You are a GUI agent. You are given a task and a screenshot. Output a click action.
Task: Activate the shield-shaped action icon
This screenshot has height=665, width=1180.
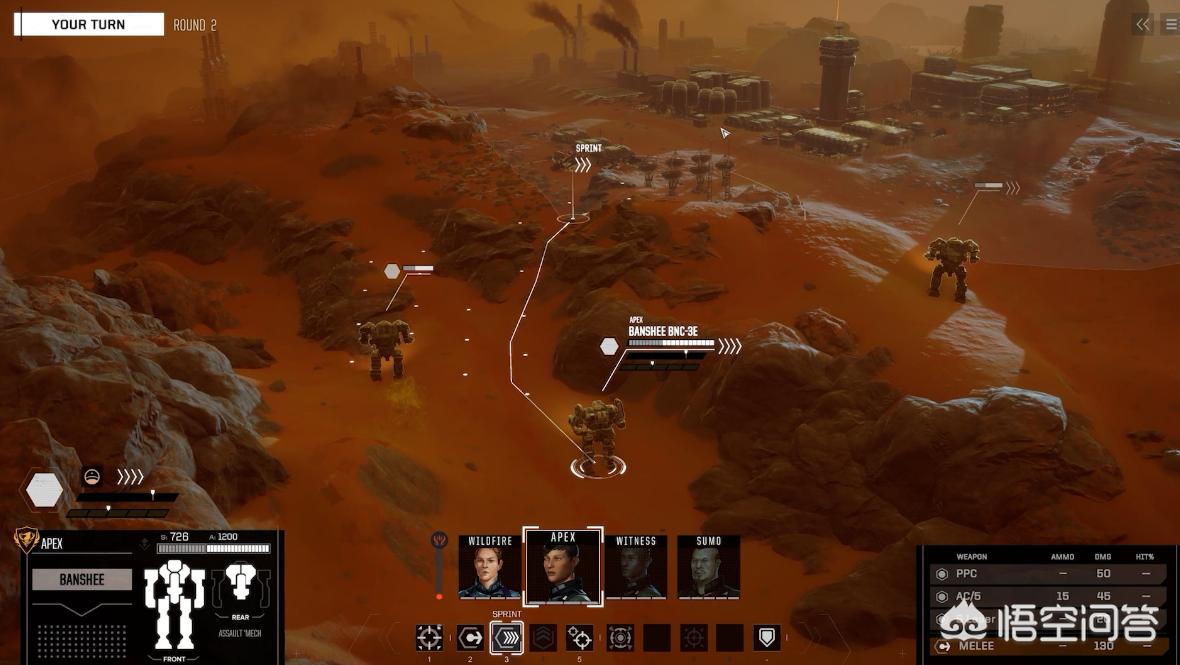coord(767,638)
